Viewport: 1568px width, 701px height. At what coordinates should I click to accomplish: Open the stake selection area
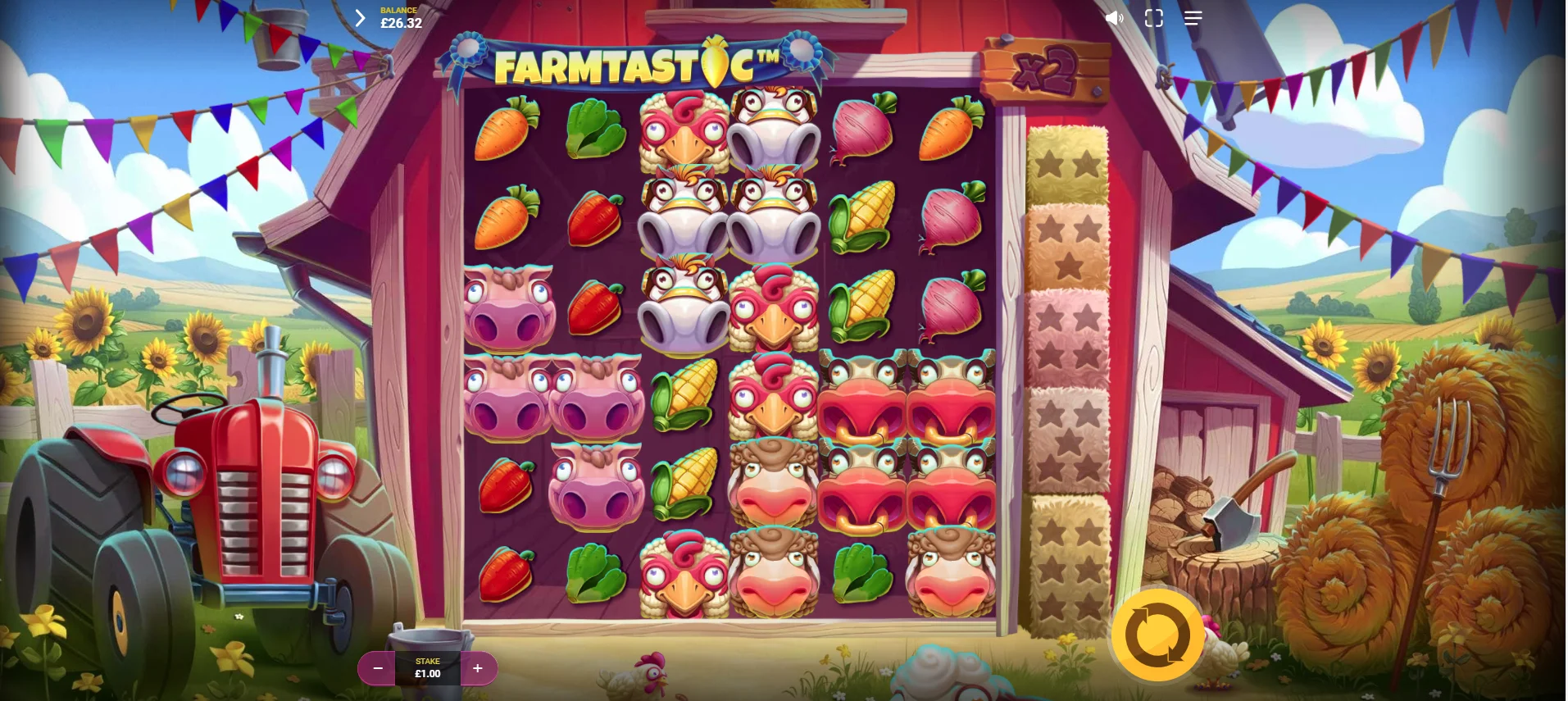pyautogui.click(x=427, y=667)
